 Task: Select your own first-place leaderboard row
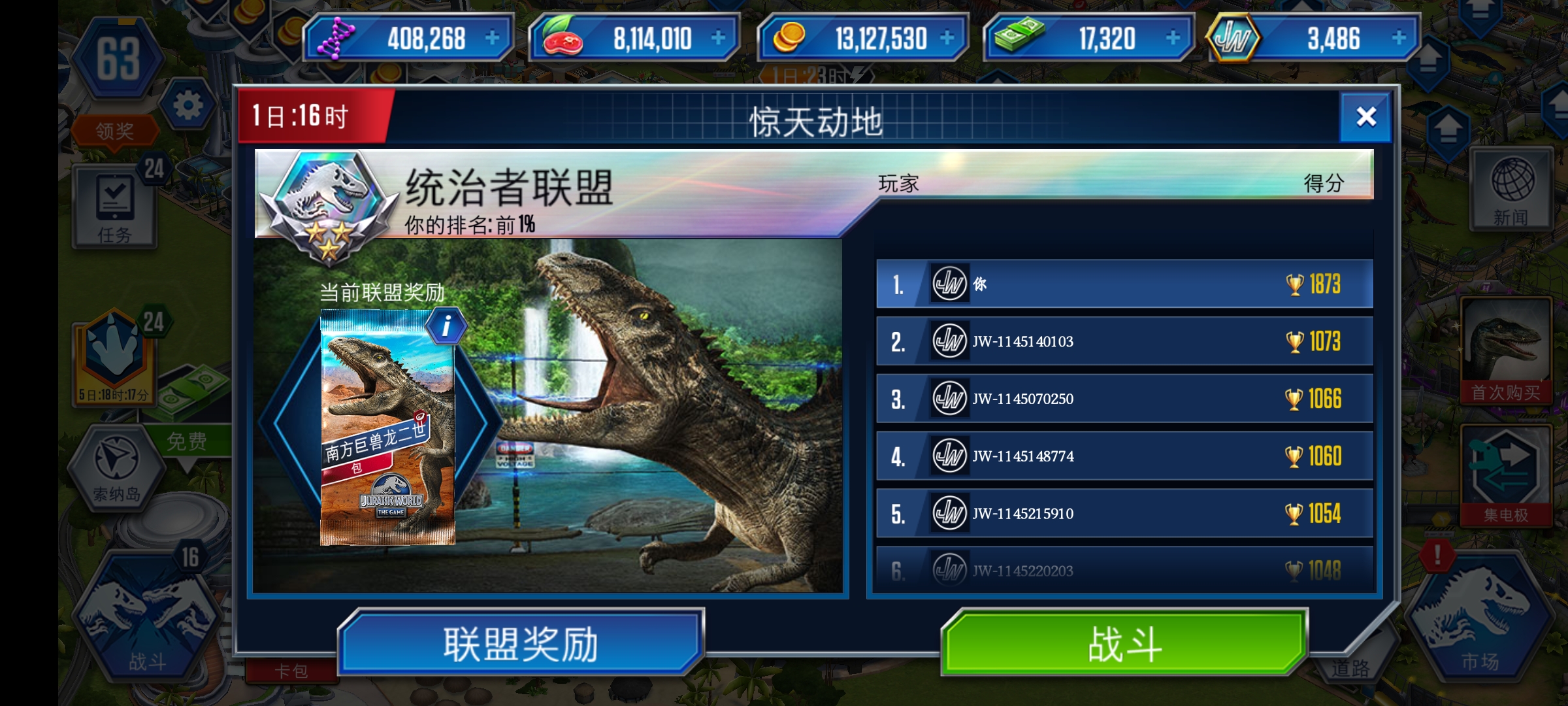click(1124, 284)
